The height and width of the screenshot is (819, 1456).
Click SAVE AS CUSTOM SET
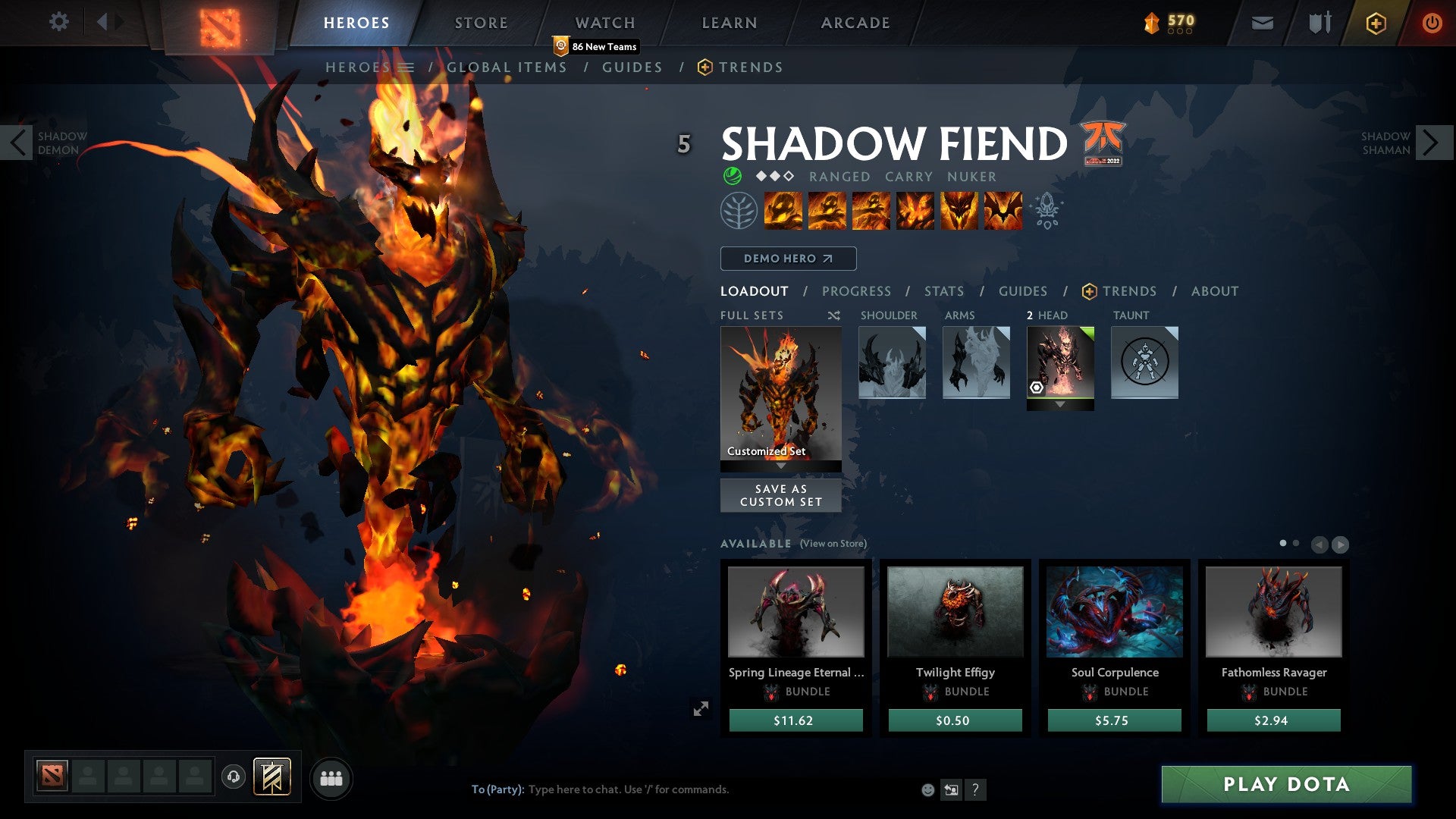point(780,495)
